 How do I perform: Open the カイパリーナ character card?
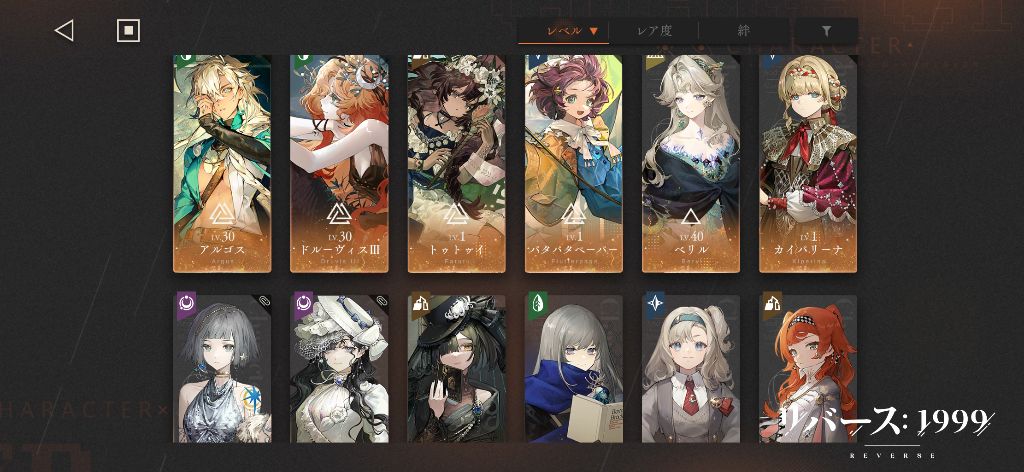808,163
